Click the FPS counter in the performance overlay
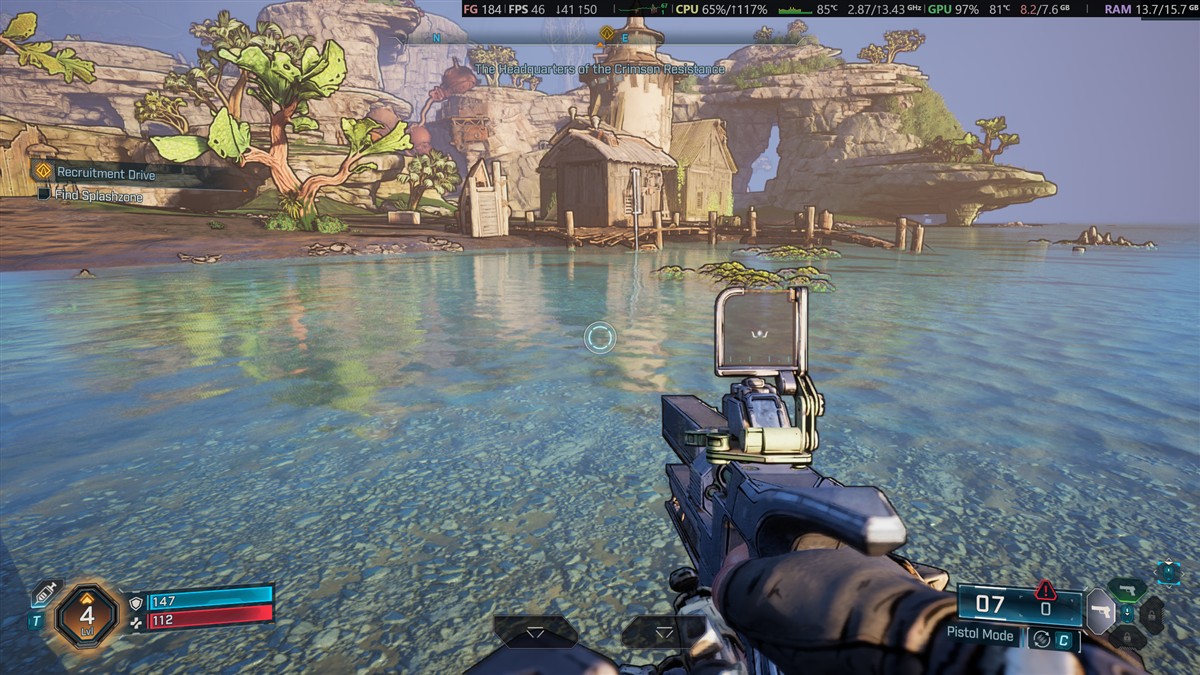Viewport: 1200px width, 675px height. [529, 9]
